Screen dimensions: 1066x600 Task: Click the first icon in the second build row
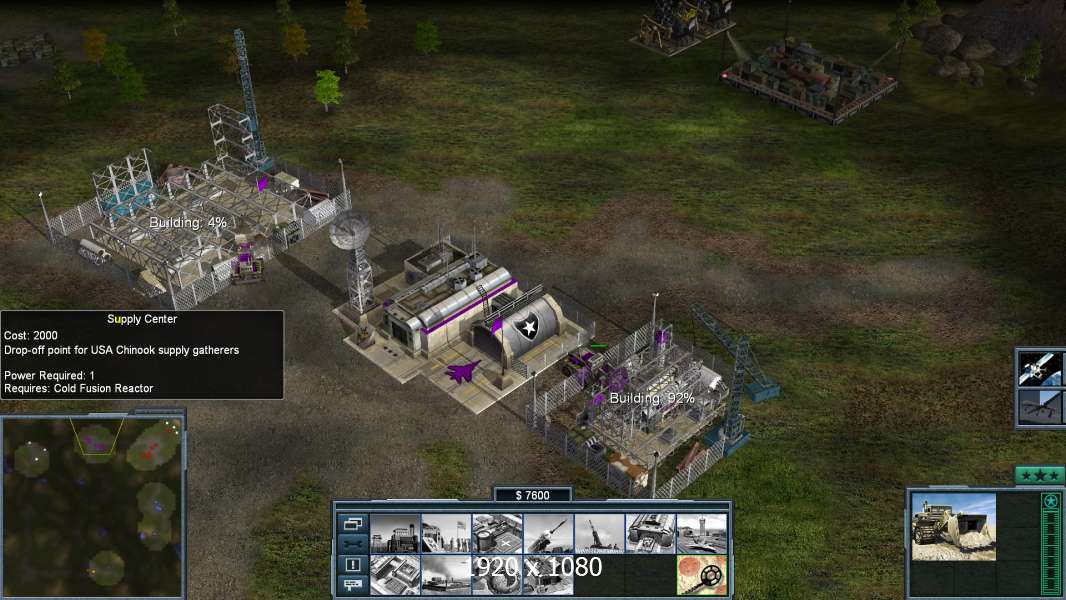pos(395,574)
